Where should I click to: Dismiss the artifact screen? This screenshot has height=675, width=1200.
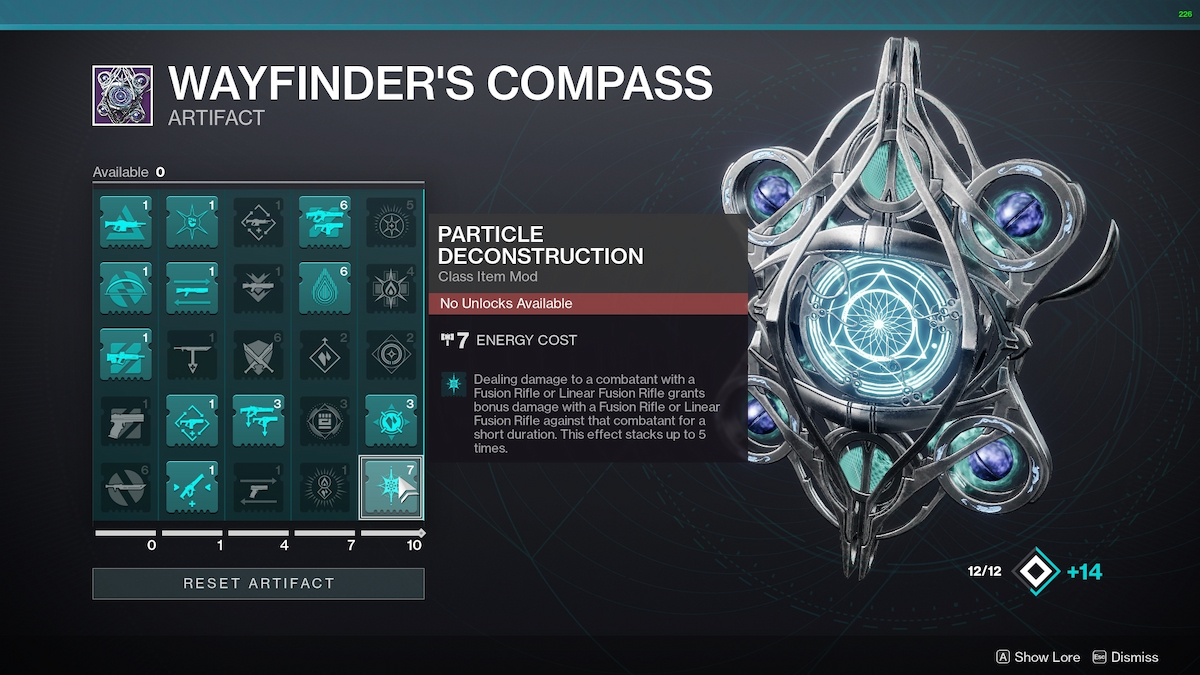coord(1125,657)
